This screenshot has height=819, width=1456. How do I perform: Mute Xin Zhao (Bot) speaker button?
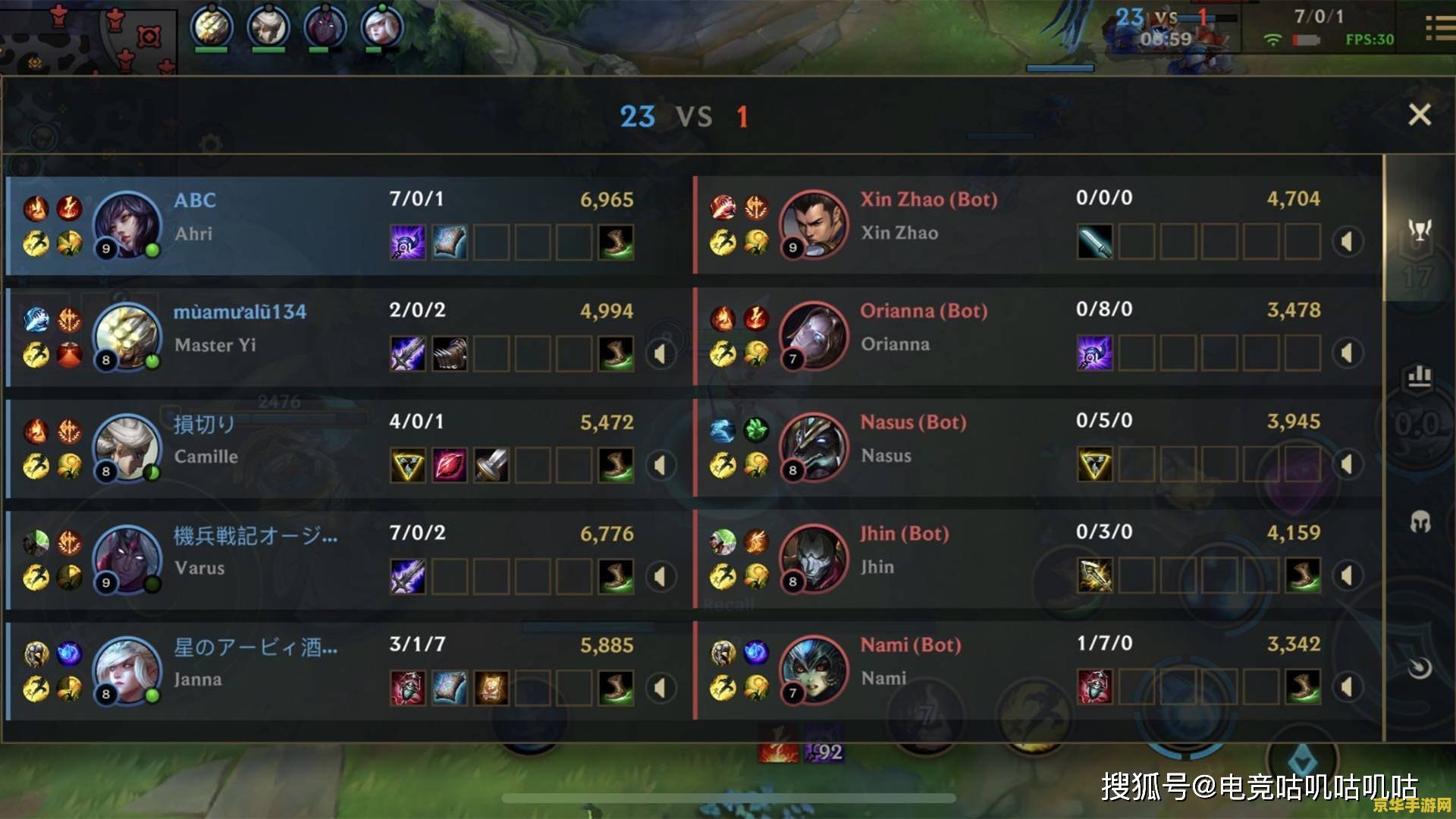(1347, 242)
